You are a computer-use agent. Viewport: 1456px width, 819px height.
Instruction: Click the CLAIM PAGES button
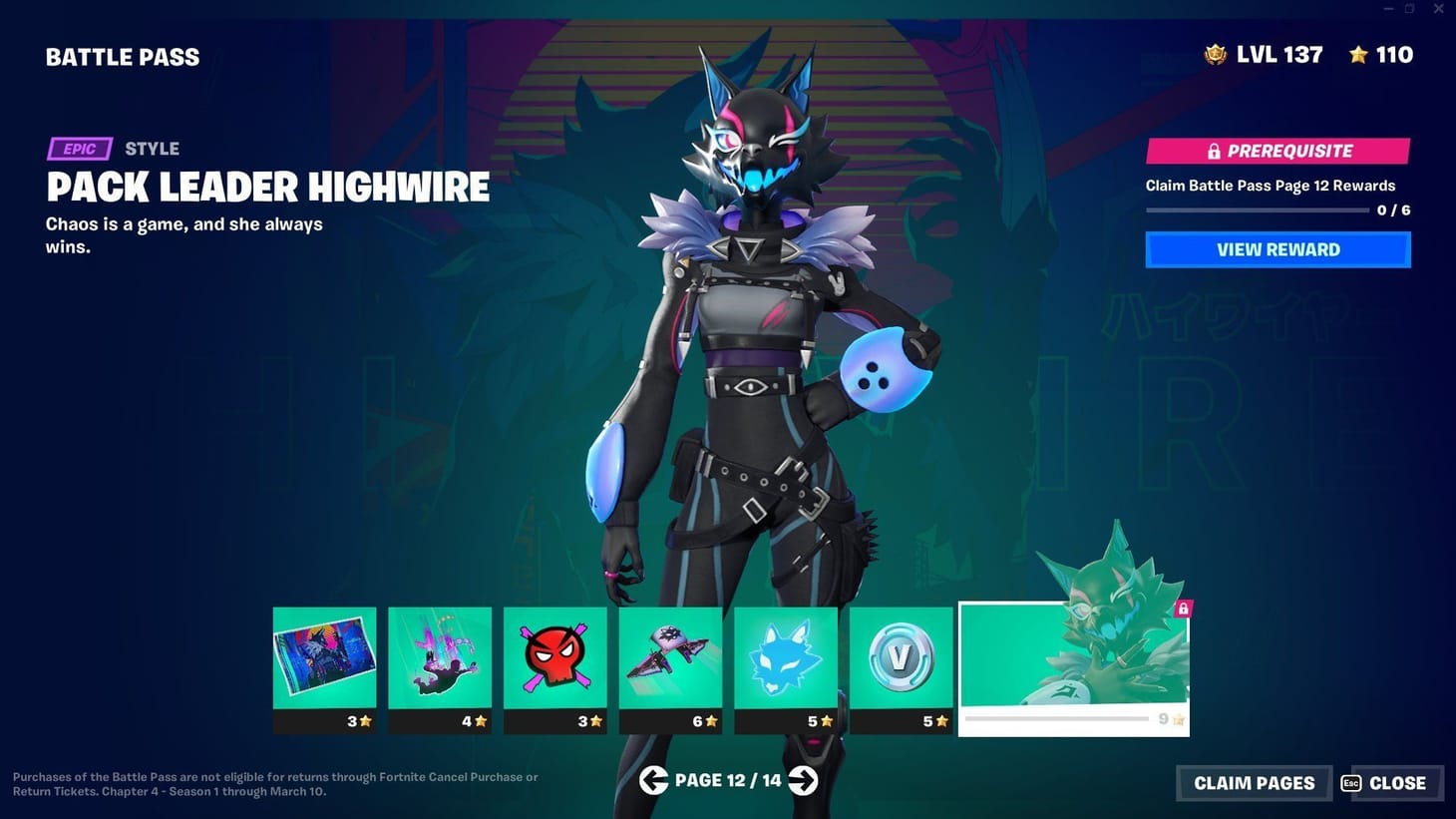pos(1253,783)
